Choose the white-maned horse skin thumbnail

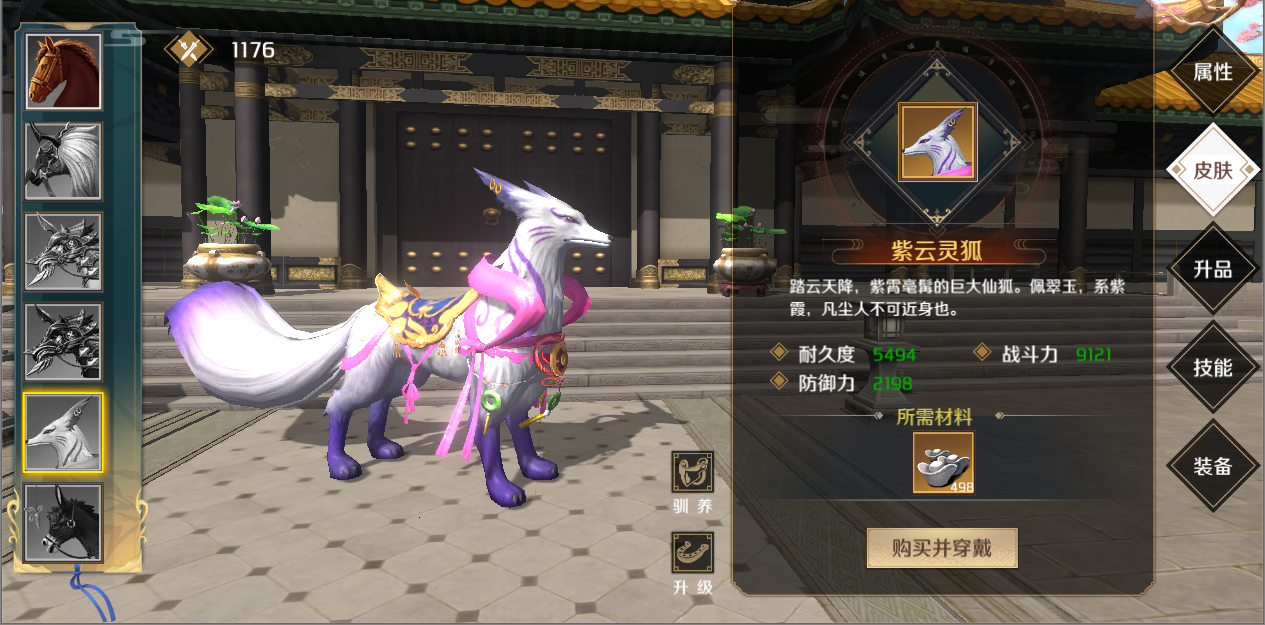tap(63, 161)
